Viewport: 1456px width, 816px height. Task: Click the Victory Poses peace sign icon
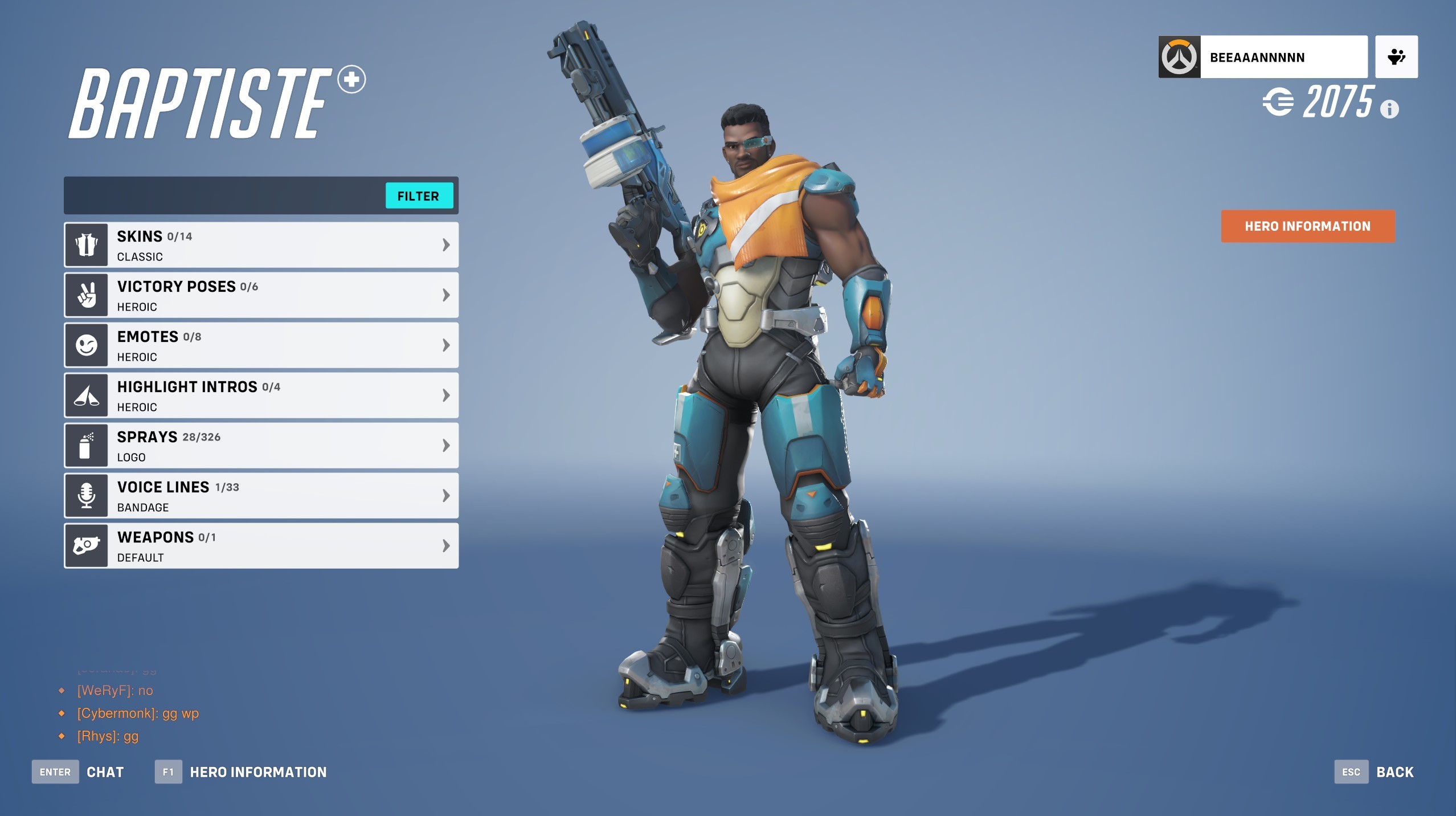click(x=86, y=294)
